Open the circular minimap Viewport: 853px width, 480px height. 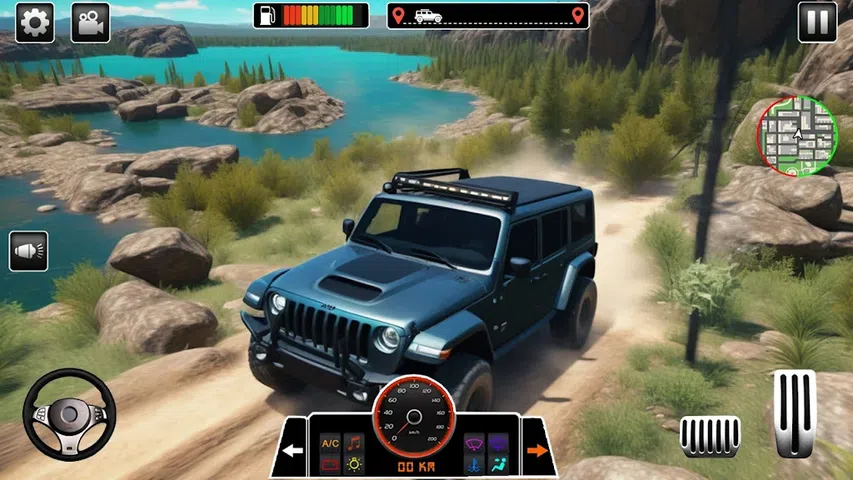(797, 136)
